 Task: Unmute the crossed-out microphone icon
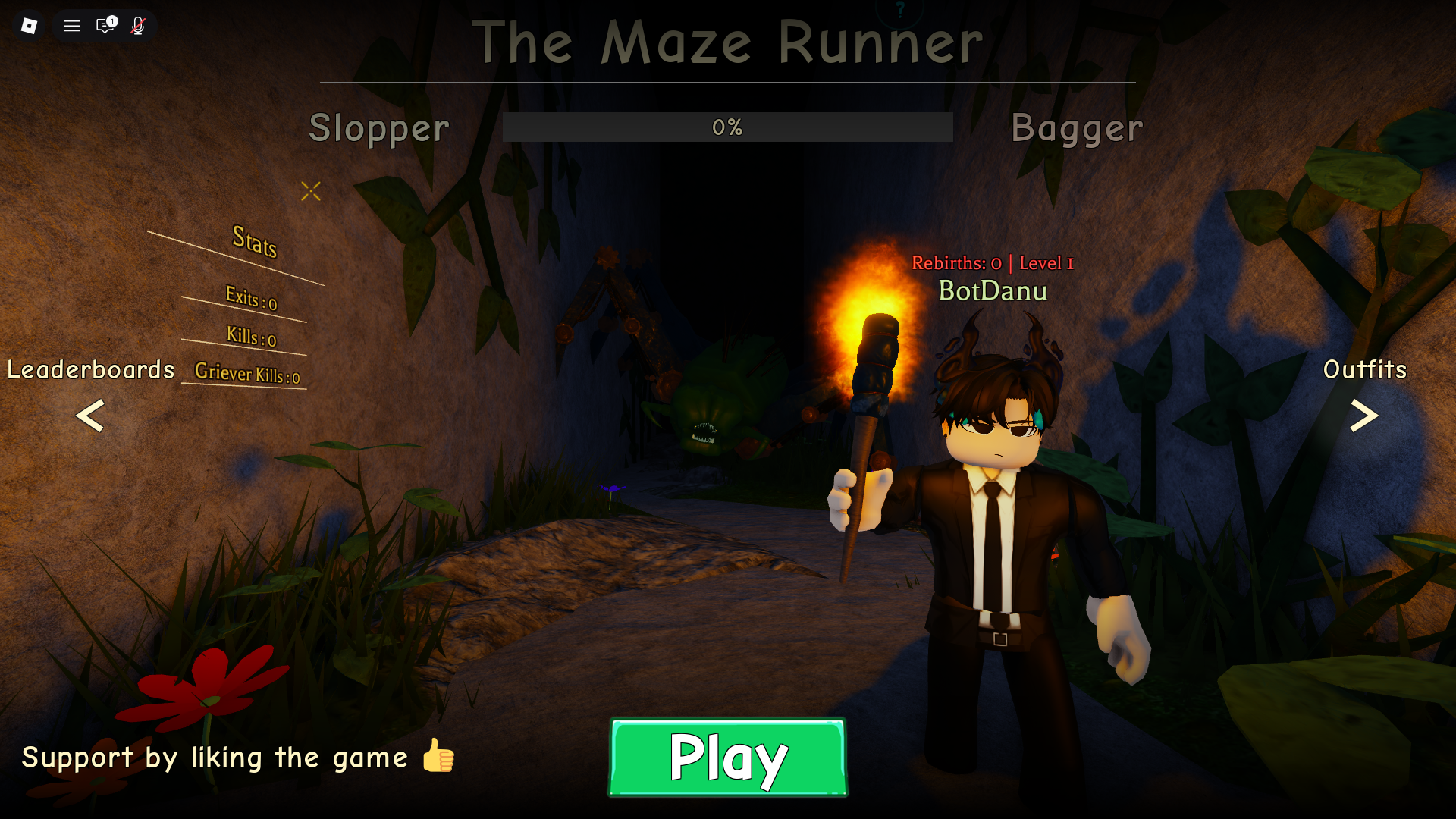tap(138, 25)
